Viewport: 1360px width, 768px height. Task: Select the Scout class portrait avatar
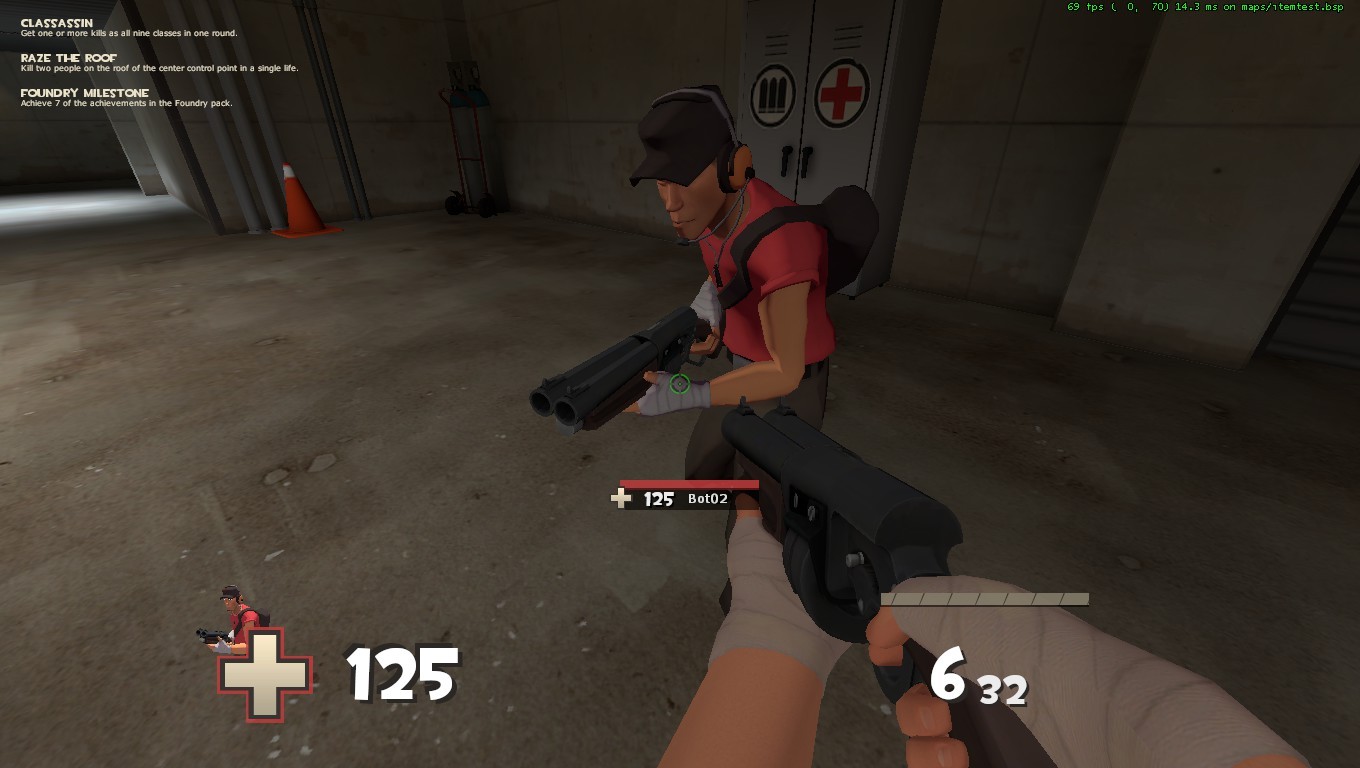click(225, 610)
